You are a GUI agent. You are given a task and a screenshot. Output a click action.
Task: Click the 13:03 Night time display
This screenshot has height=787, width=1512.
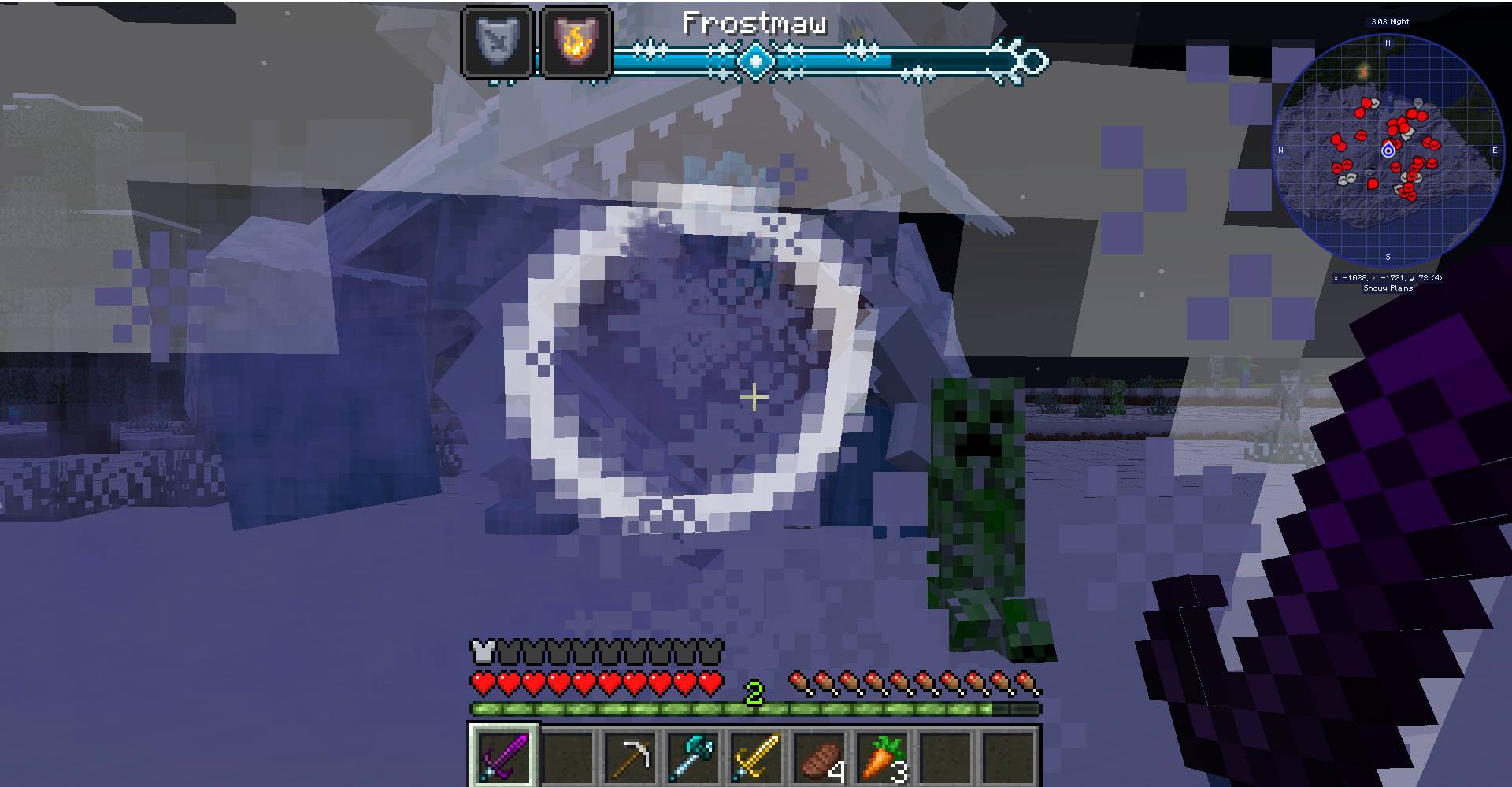click(x=1388, y=21)
